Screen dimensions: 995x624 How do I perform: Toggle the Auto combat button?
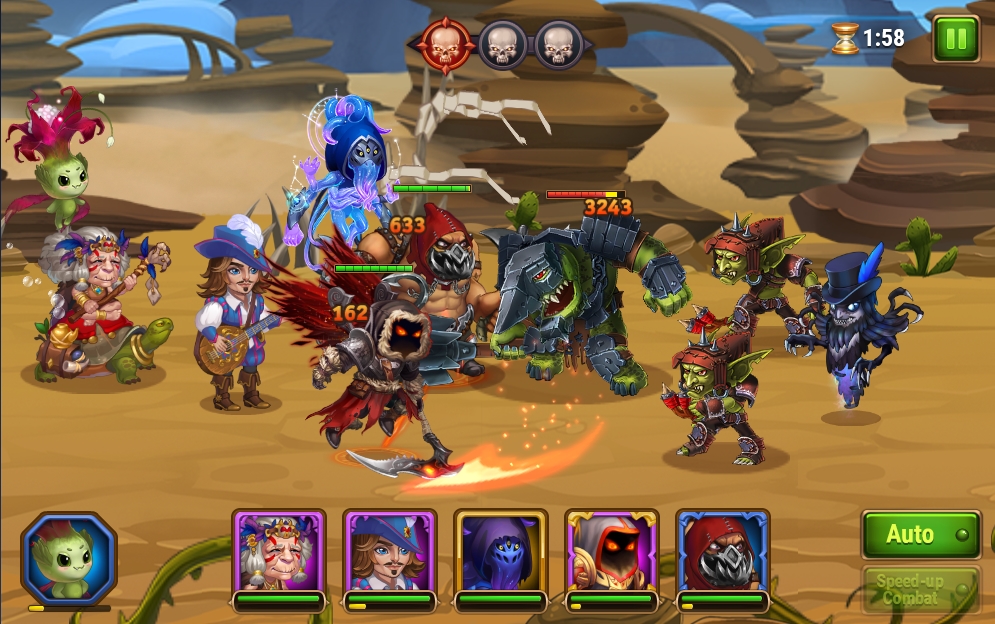tap(920, 535)
